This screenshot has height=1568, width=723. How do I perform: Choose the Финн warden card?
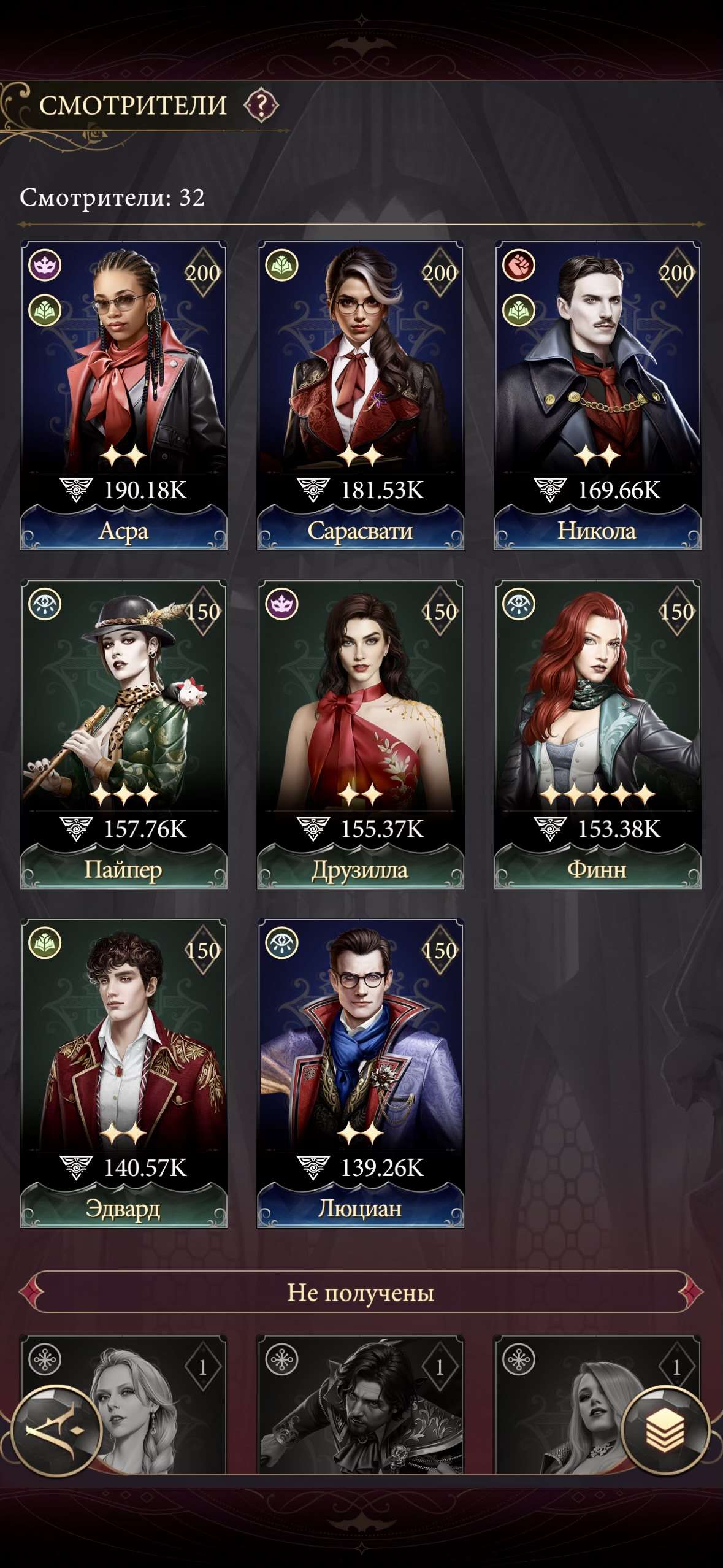[597, 734]
